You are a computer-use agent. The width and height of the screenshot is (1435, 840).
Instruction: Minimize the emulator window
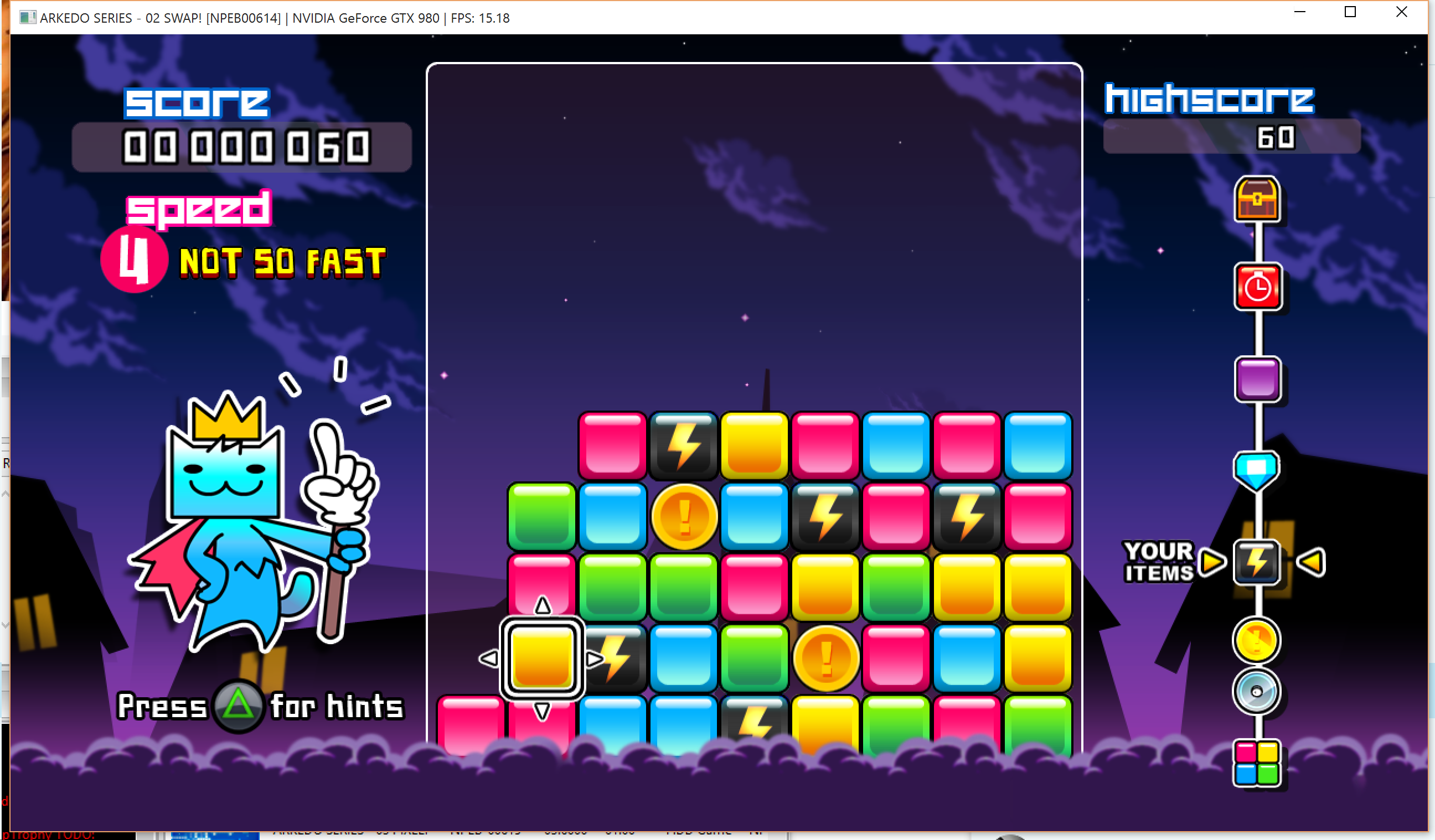[x=1299, y=12]
